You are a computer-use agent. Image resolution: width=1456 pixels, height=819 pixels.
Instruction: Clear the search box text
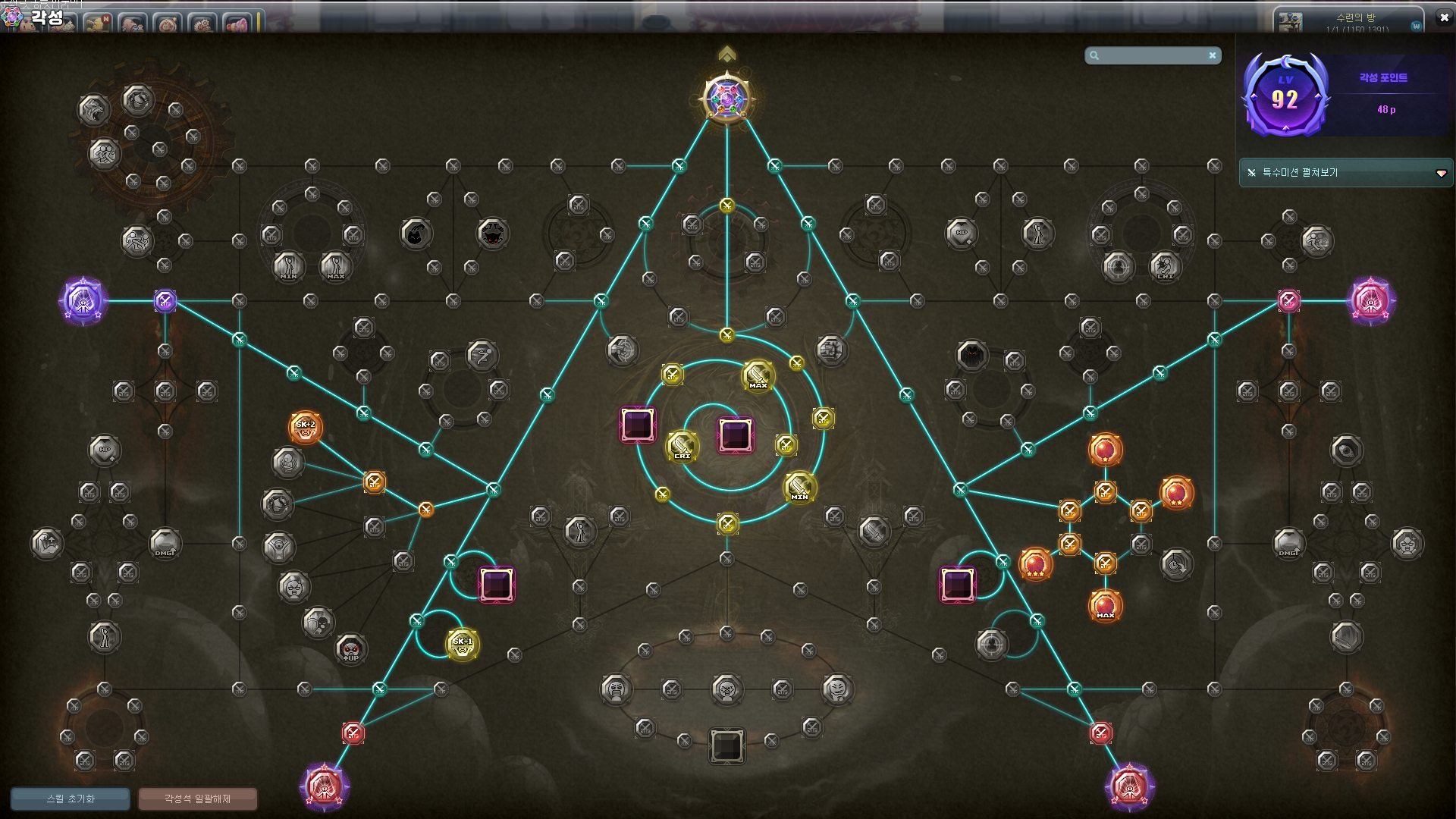pos(1213,55)
